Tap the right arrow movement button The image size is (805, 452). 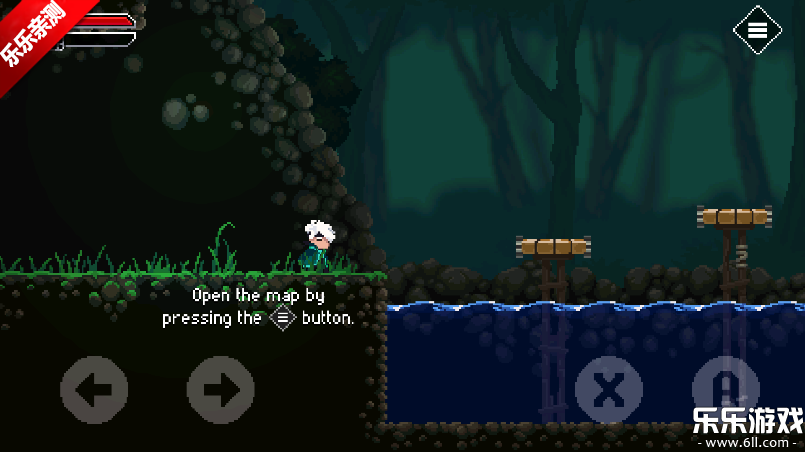[x=221, y=389]
